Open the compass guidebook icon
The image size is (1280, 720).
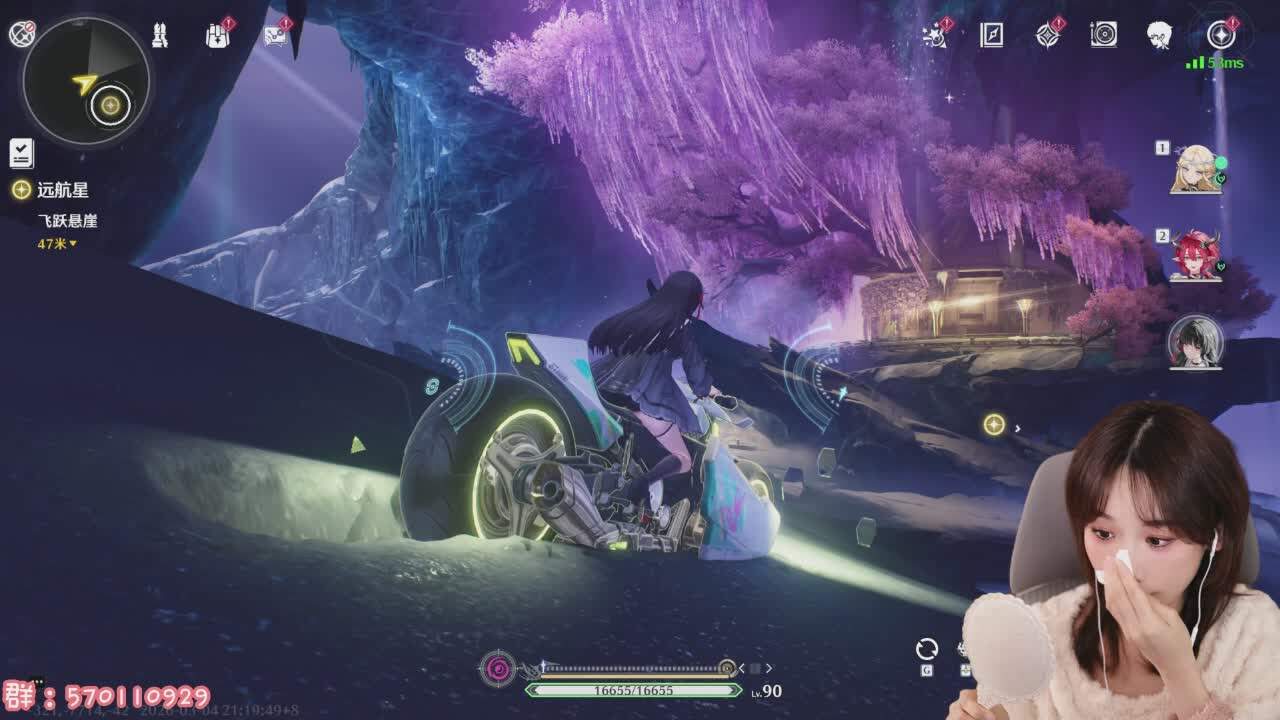pyautogui.click(x=991, y=36)
